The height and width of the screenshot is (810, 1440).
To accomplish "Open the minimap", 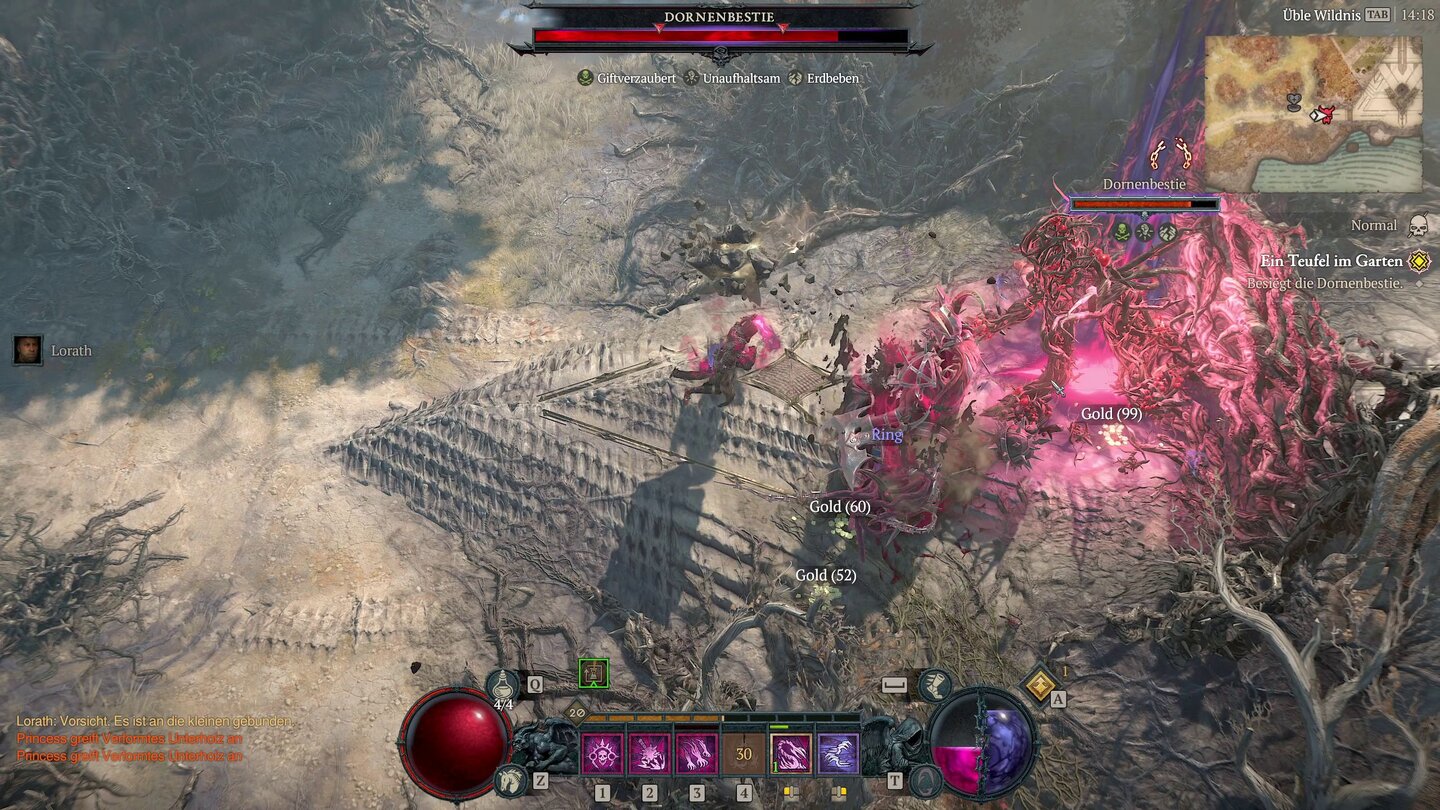I will coord(1313,114).
